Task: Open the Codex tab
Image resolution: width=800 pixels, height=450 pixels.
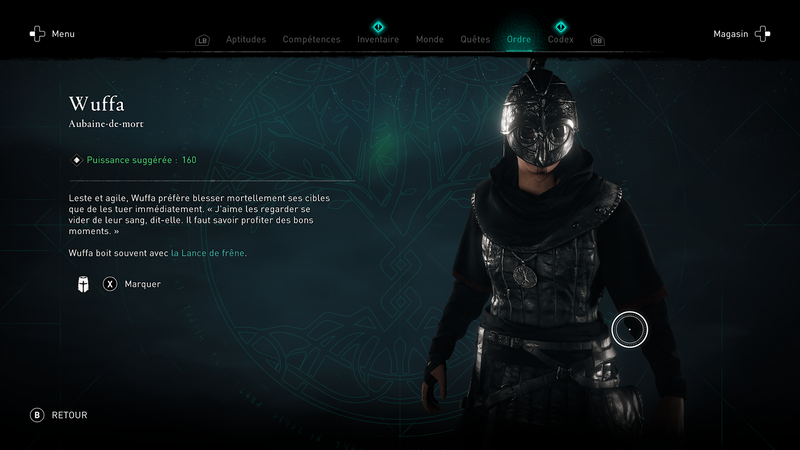Action: (560, 40)
